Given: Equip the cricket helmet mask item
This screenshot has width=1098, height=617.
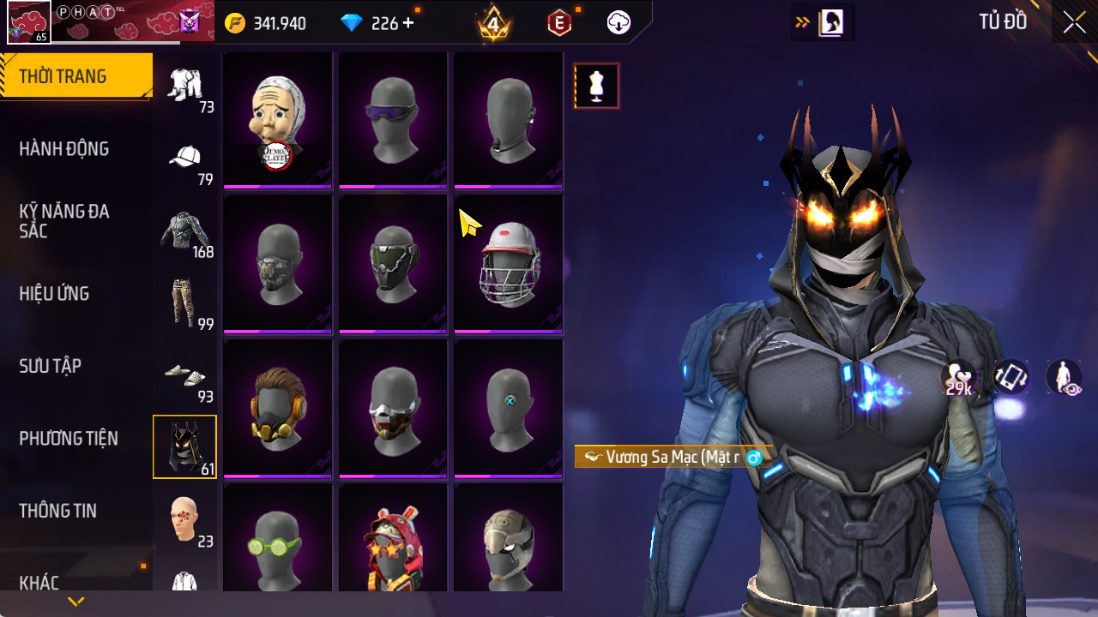Looking at the screenshot, I should coord(509,262).
